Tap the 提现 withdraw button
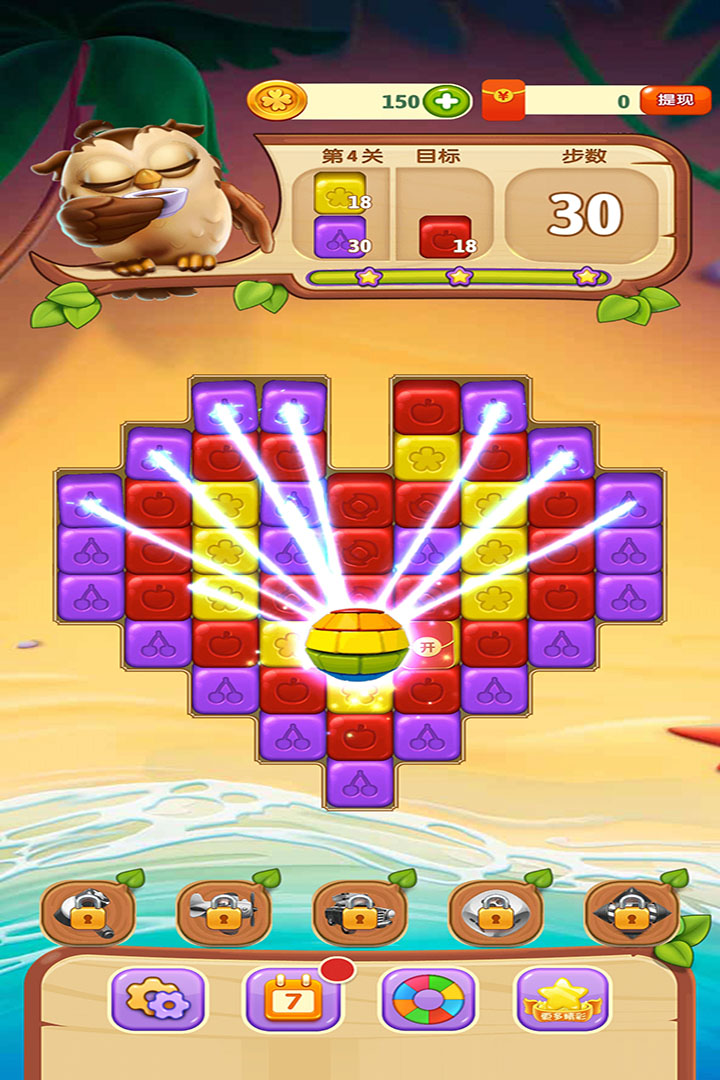The height and width of the screenshot is (1080, 720). 675,100
